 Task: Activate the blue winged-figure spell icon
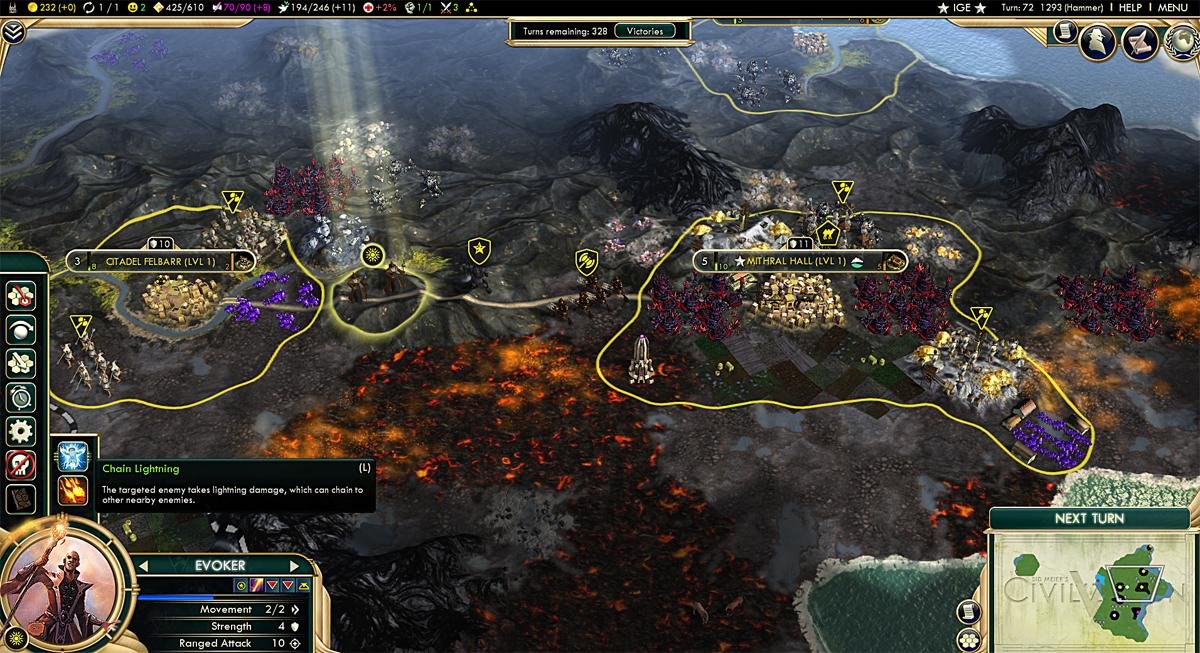point(73,456)
